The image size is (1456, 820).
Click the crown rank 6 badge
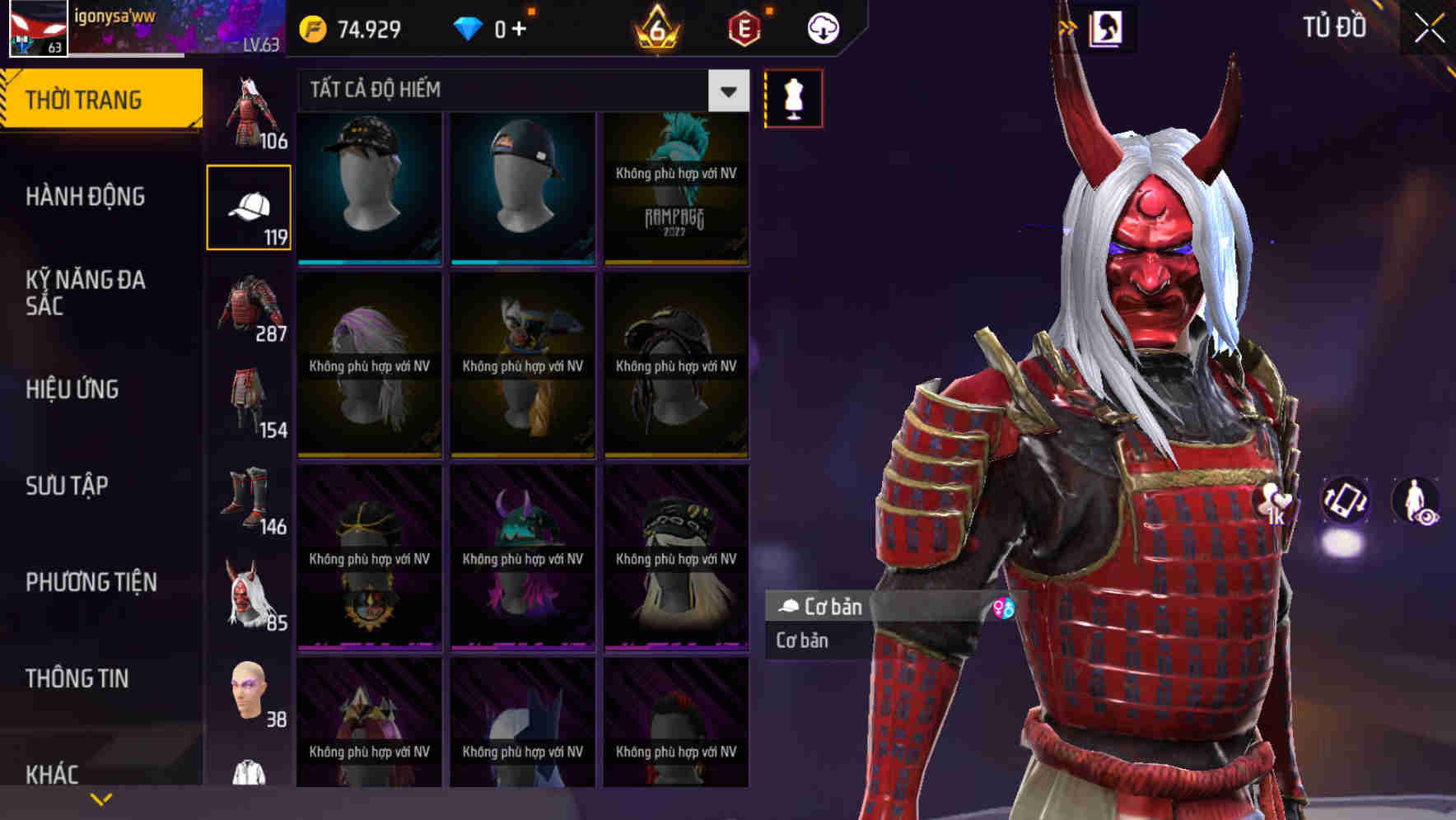click(x=653, y=29)
